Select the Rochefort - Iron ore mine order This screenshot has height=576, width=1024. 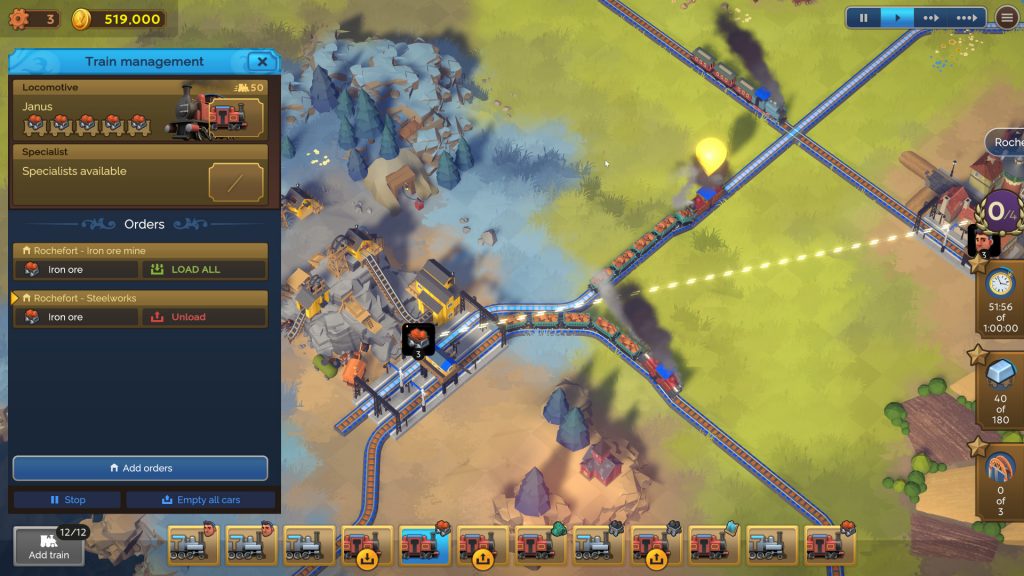[x=140, y=251]
